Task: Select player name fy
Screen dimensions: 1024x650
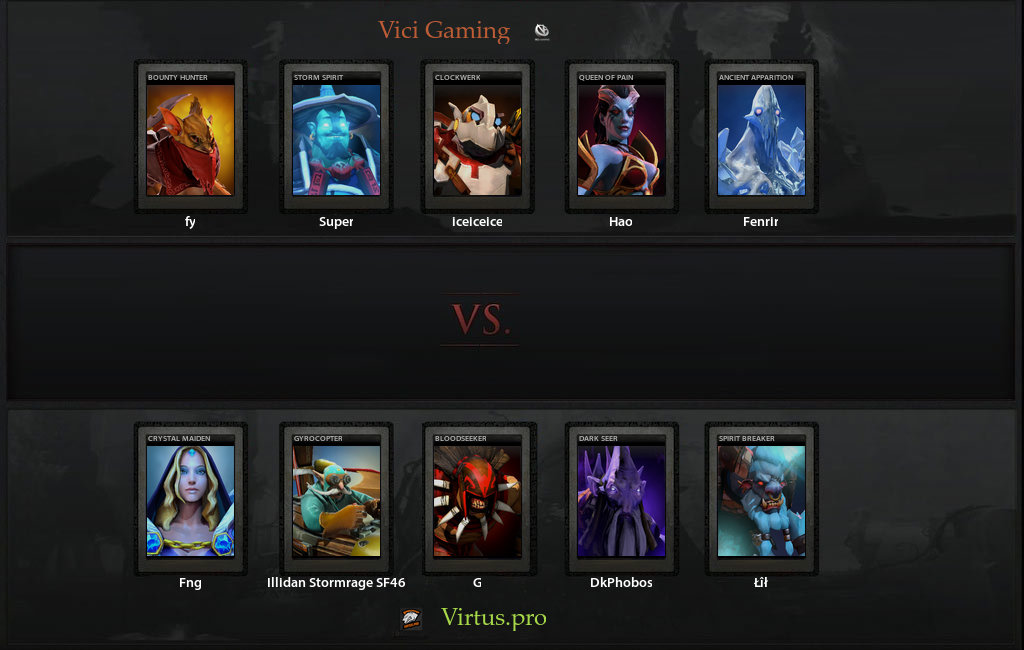Action: (190, 222)
